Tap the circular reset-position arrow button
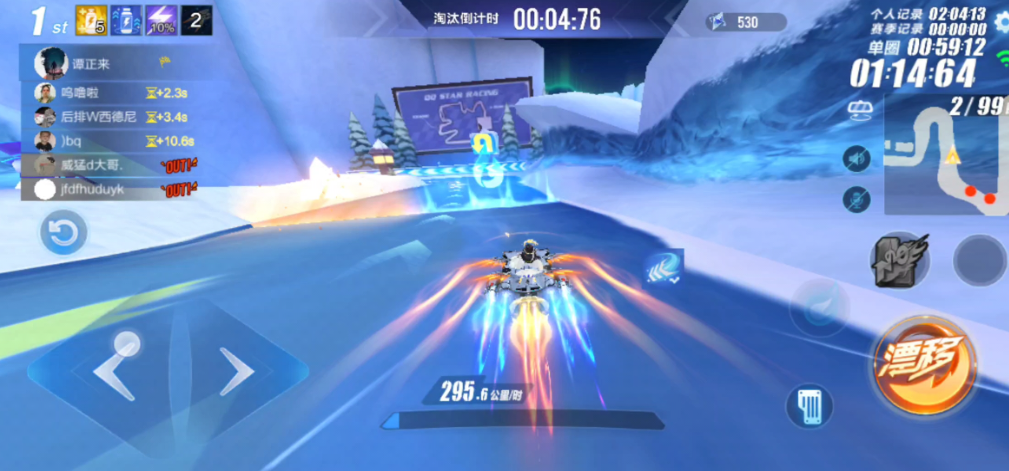This screenshot has height=471, width=1009. coord(63,234)
